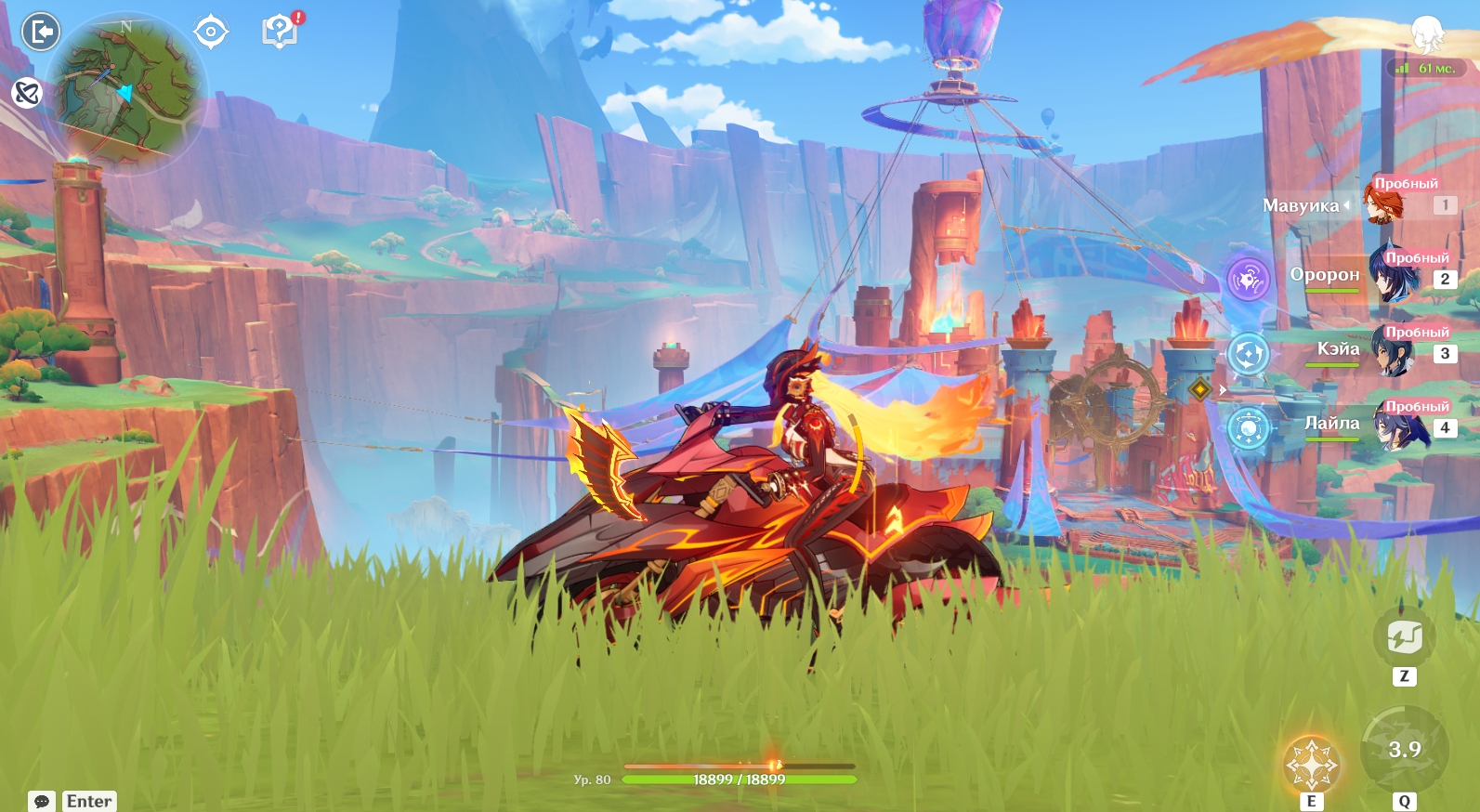Open the tutorial icon with red alert
Viewport: 1480px width, 812px height.
(280, 31)
